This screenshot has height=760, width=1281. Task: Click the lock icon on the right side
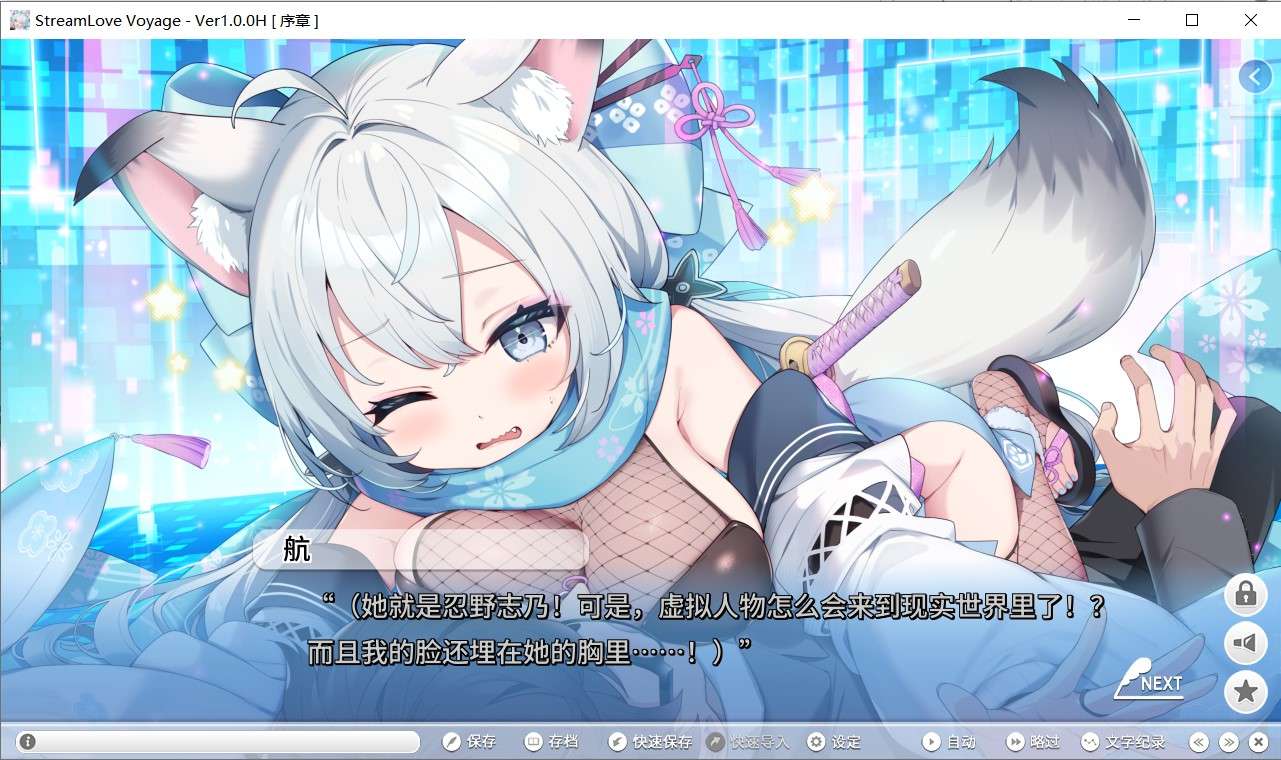1245,594
